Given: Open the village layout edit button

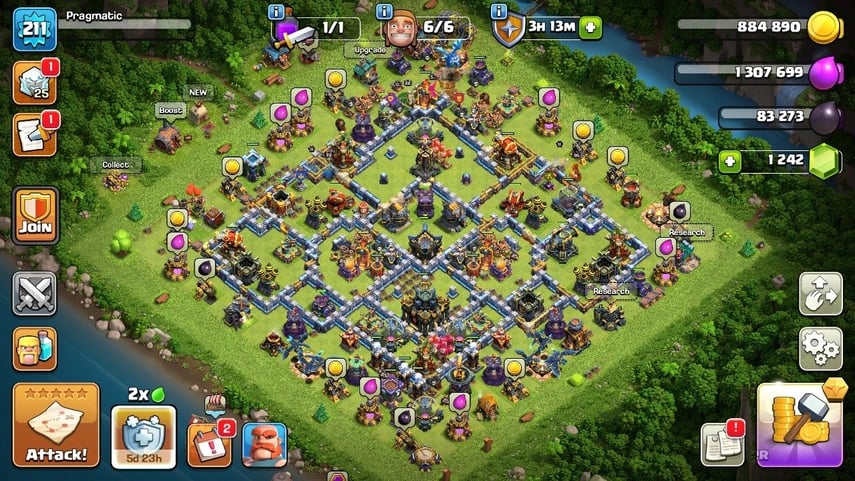Looking at the screenshot, I should click(819, 294).
